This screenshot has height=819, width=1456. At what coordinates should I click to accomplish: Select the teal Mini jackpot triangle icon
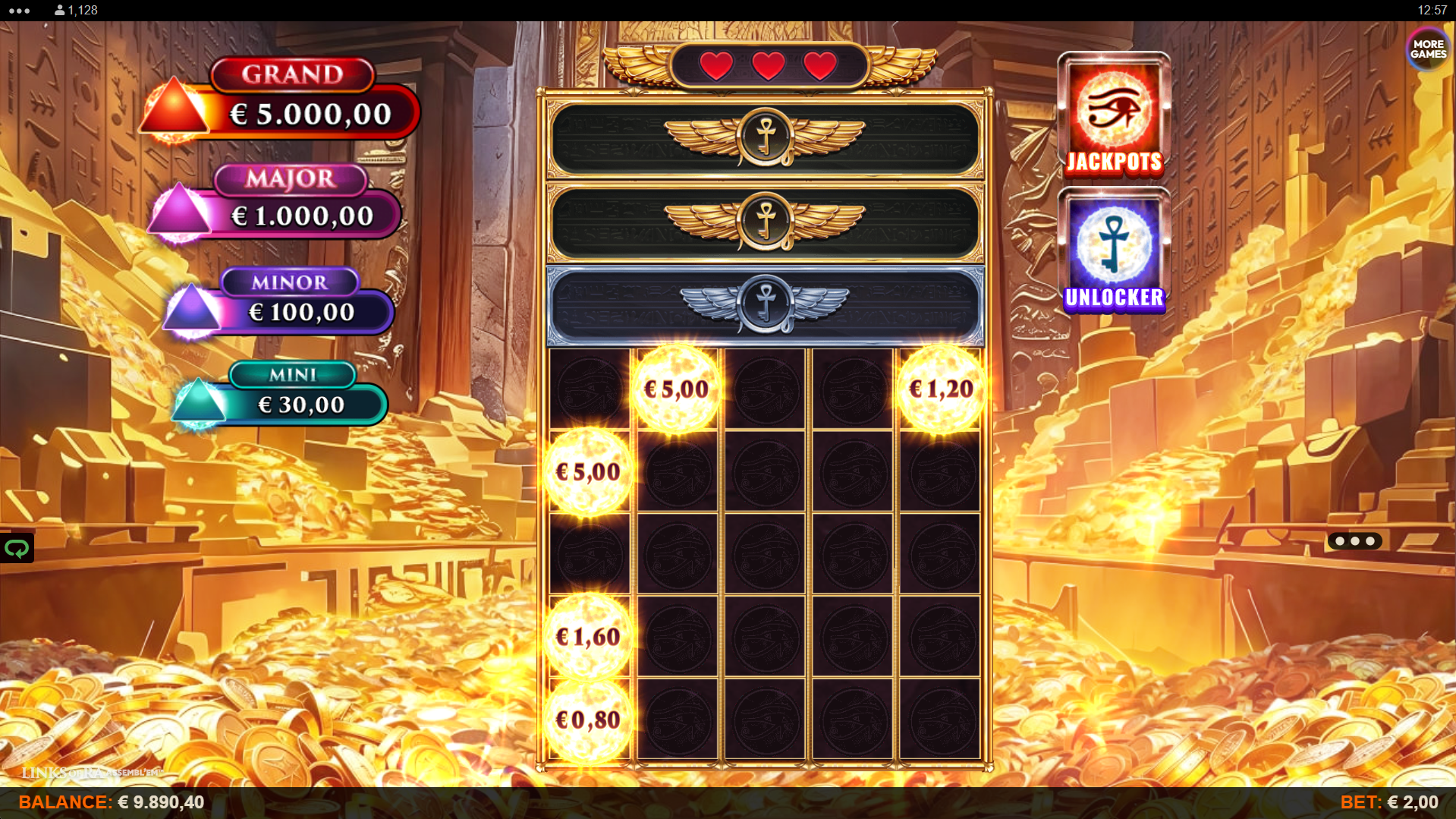[199, 403]
